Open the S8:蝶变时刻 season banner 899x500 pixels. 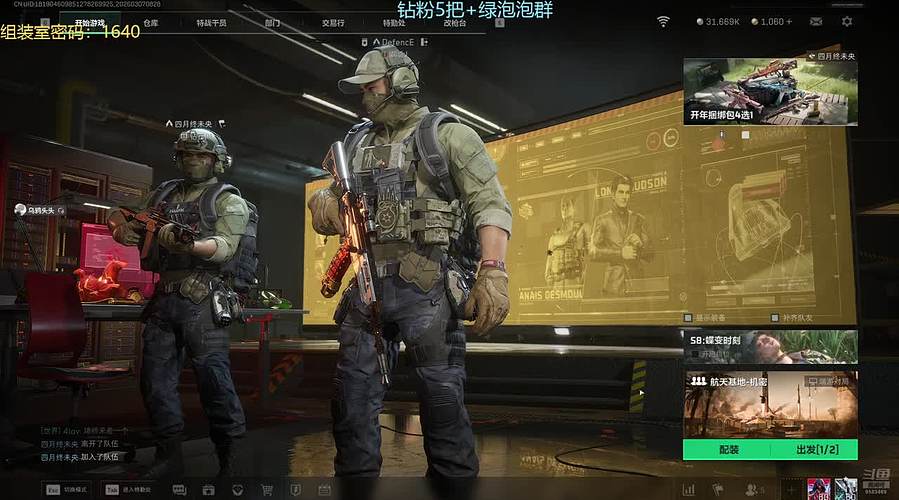pyautogui.click(x=770, y=346)
